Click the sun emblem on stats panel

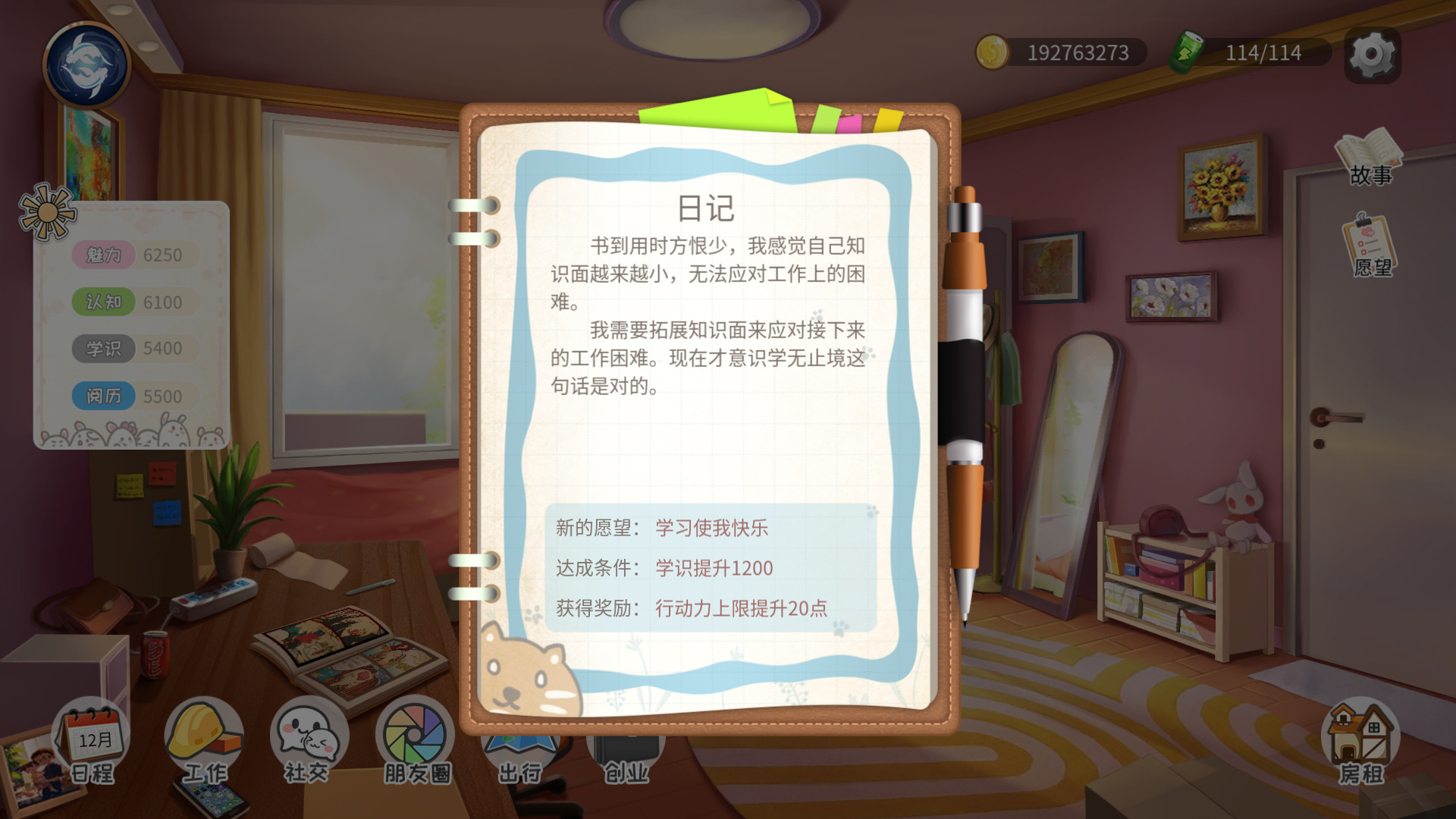coord(47,212)
